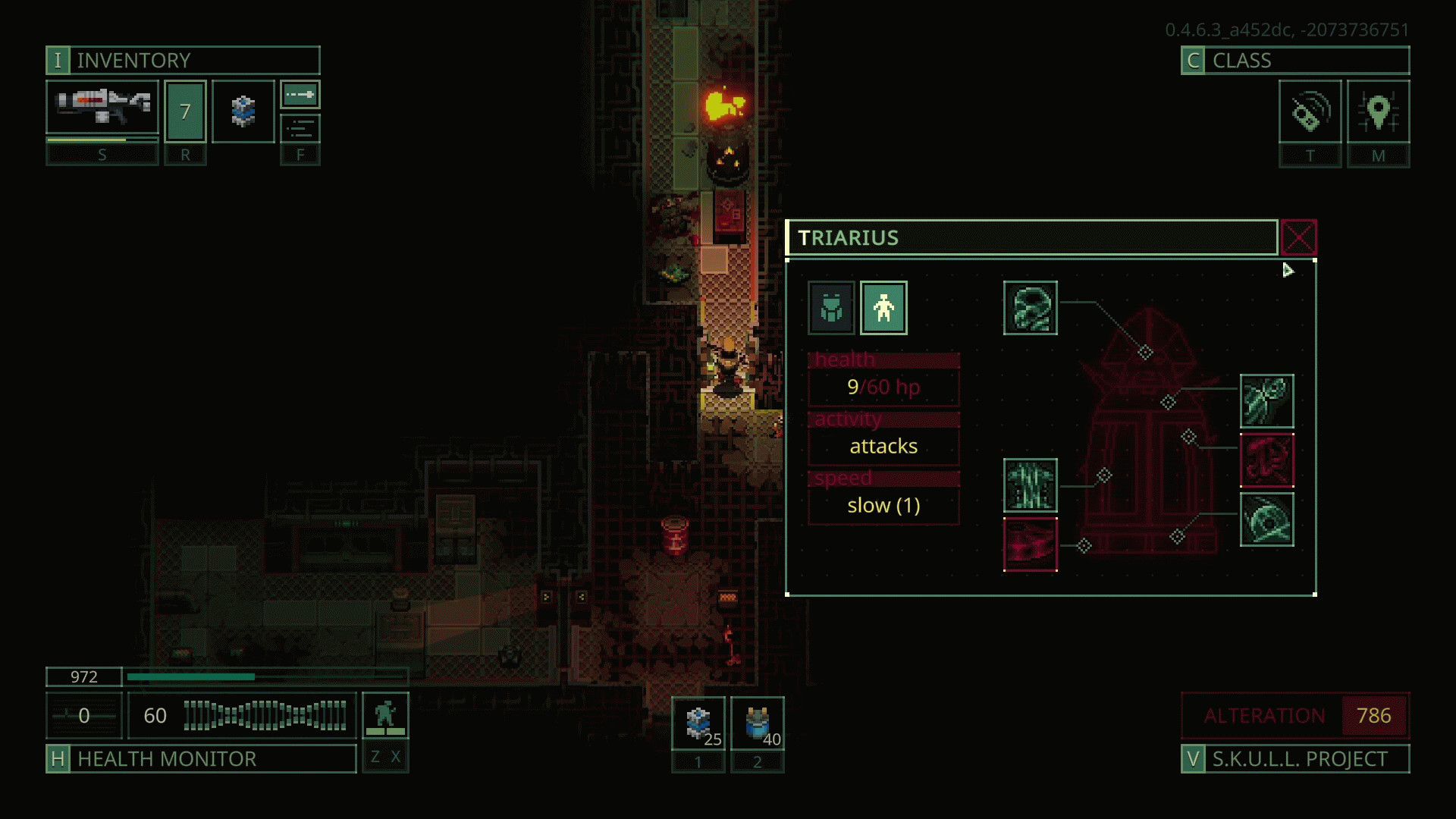Switch to the Triarius armor tab
Screen dimensions: 1456x819
pyautogui.click(x=831, y=308)
